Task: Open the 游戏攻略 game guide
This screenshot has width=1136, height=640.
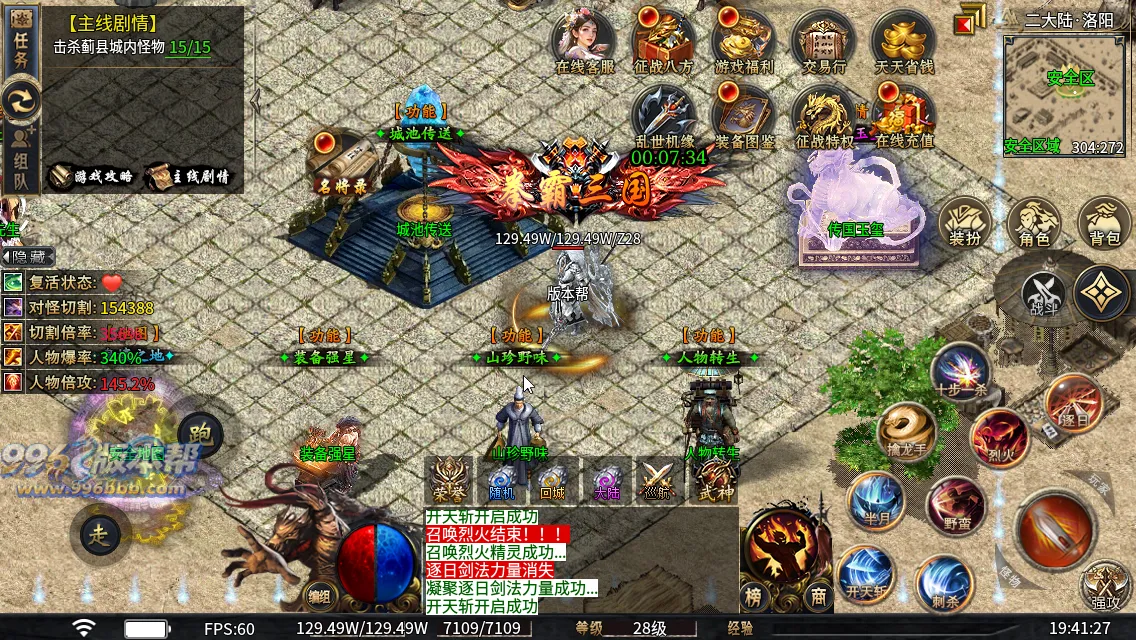Action: click(x=92, y=177)
